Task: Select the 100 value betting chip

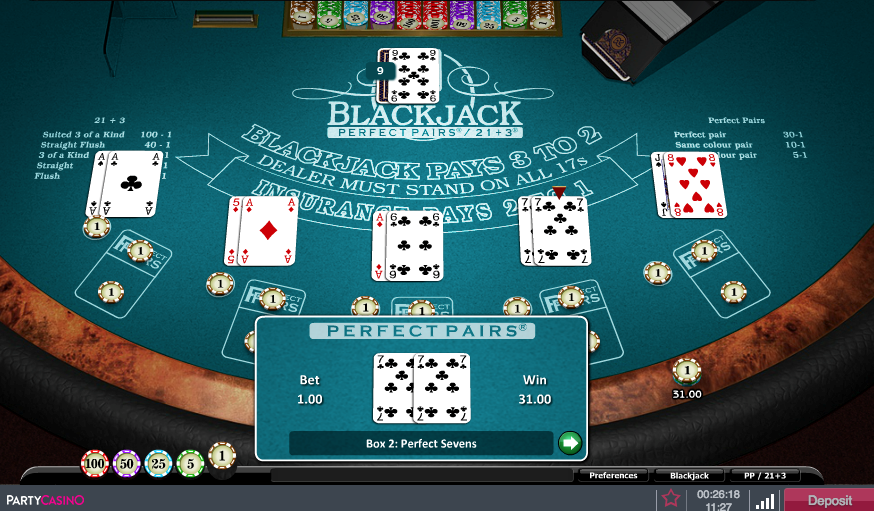Action: 96,464
